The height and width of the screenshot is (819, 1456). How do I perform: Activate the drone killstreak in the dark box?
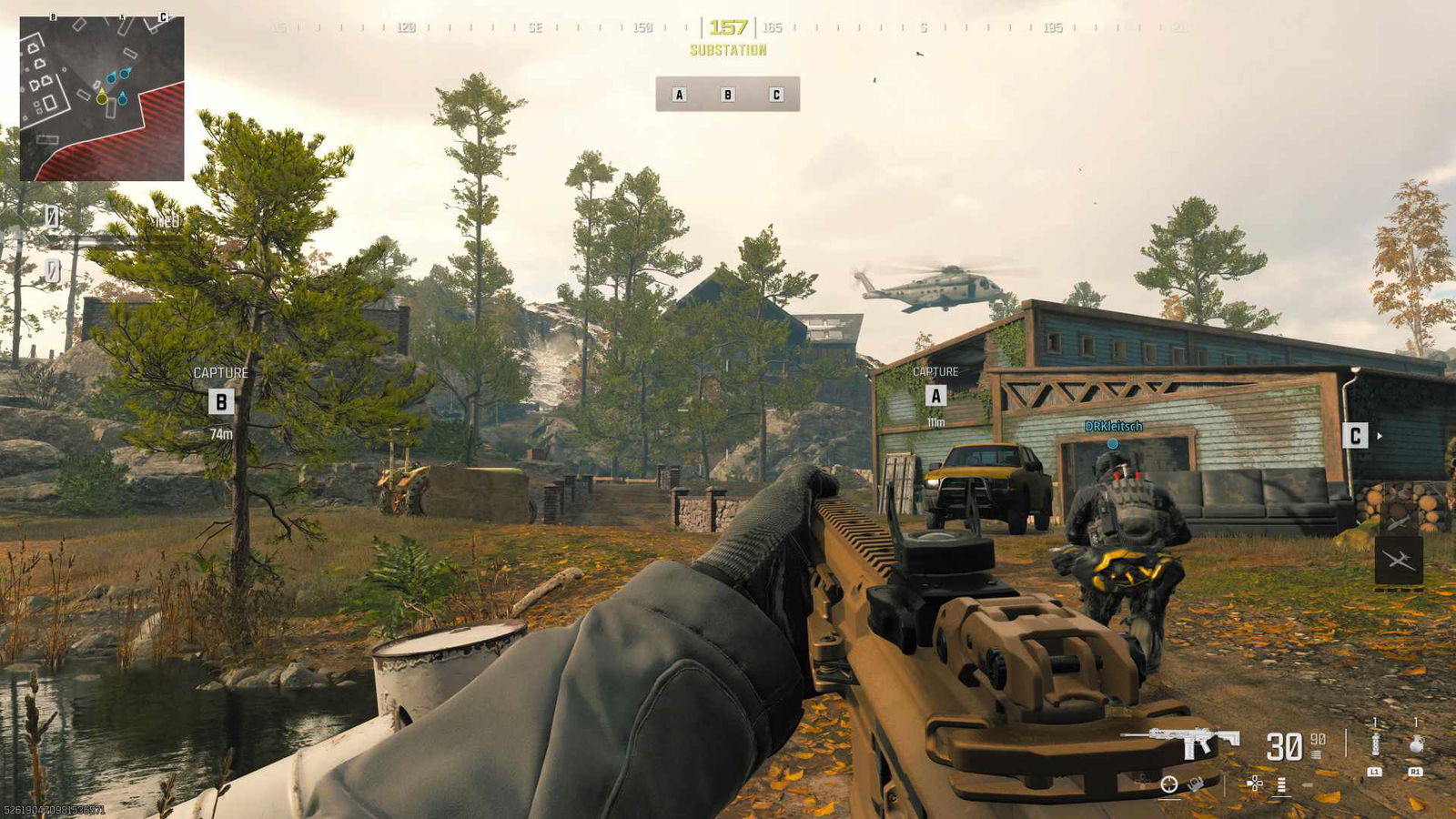pyautogui.click(x=1399, y=561)
